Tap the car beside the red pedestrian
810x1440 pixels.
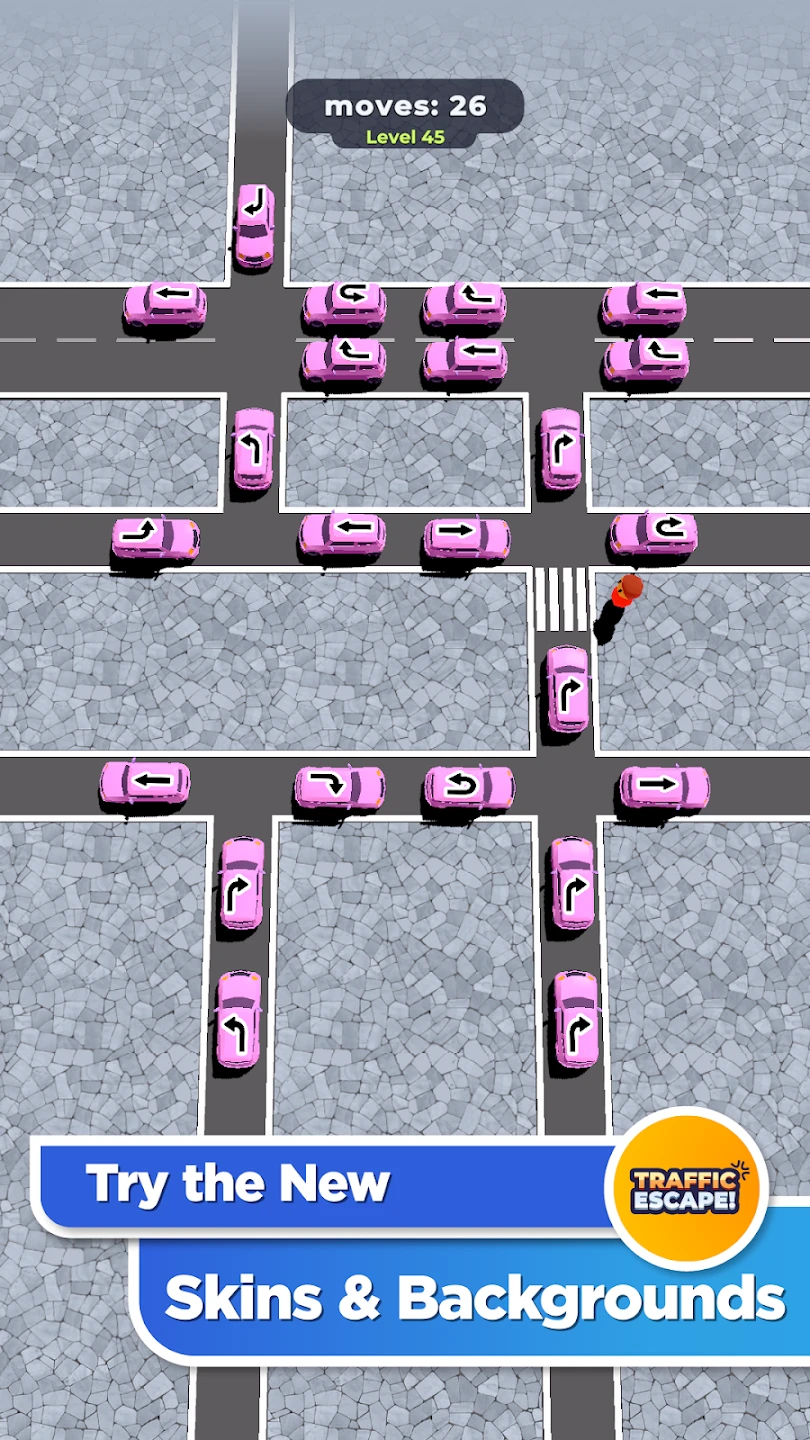(x=653, y=536)
